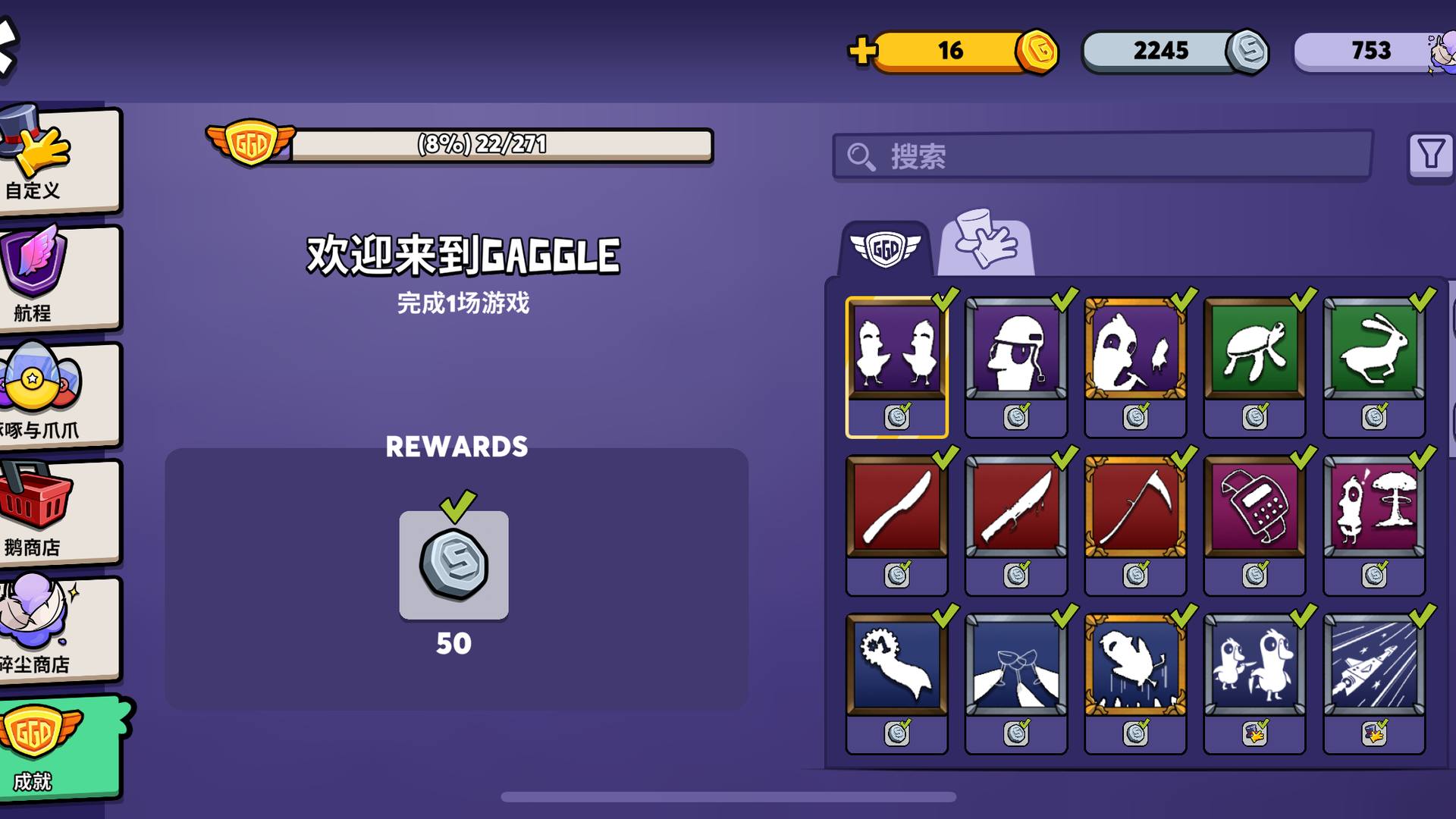1456x819 pixels.
Task: Go to the 航程 journey menu
Action: pos(59,278)
